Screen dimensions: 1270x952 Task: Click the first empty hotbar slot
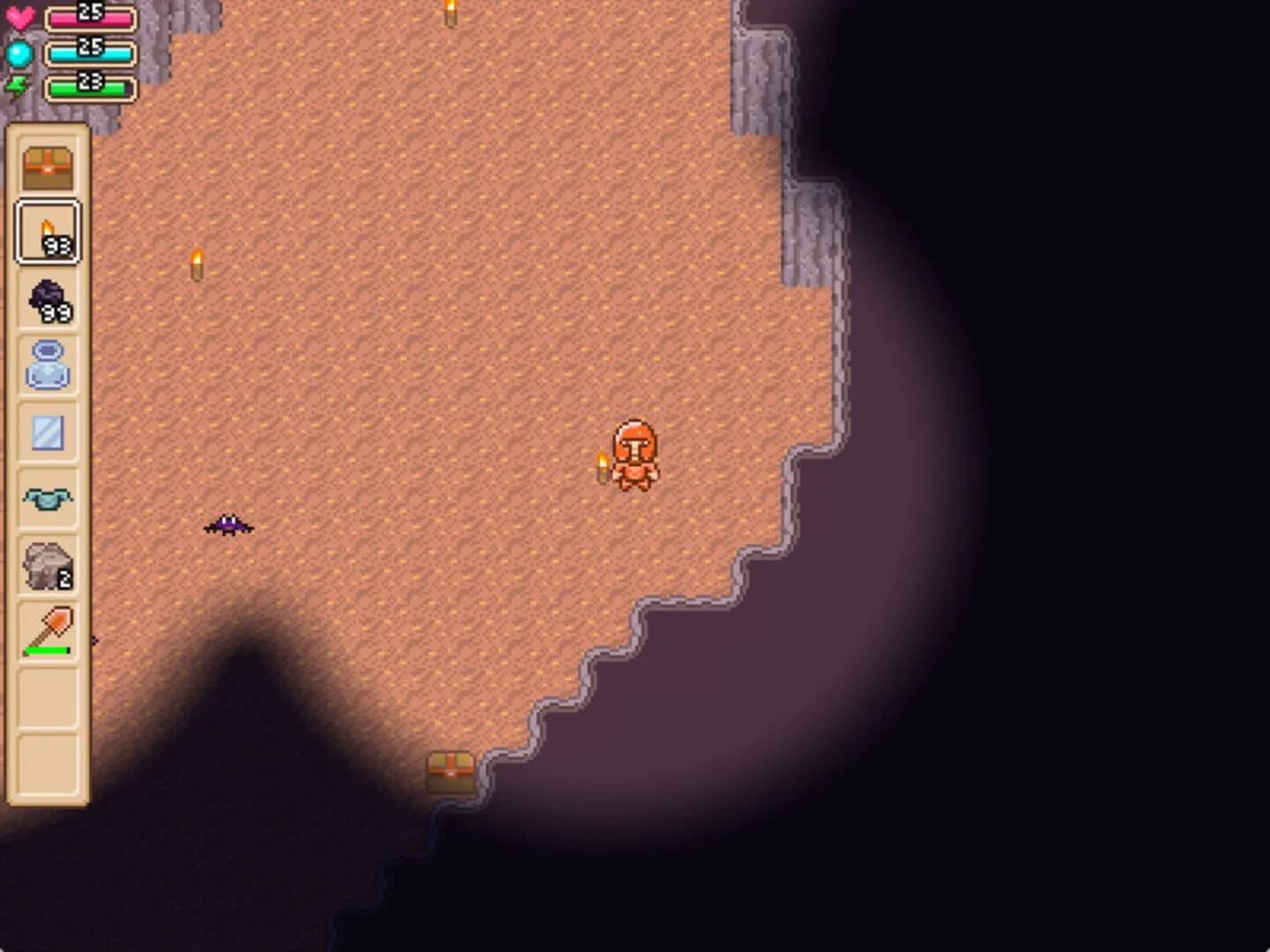point(47,693)
